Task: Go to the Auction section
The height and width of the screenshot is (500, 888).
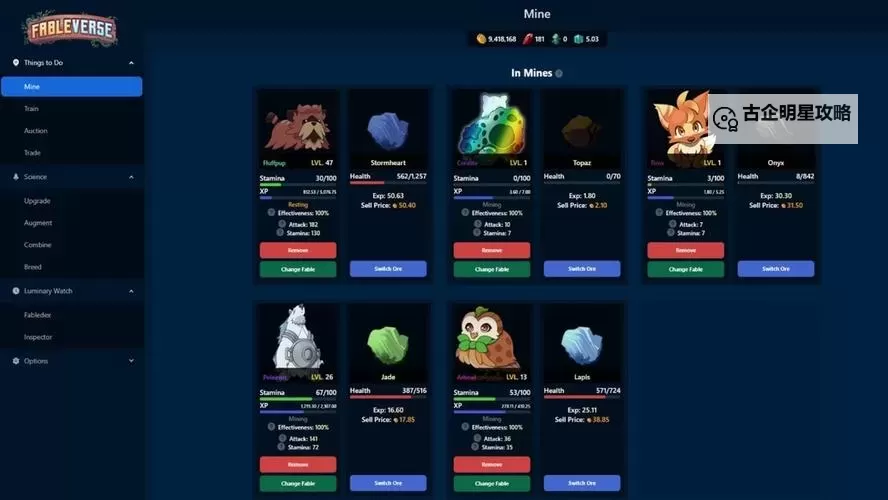Action: [36, 131]
